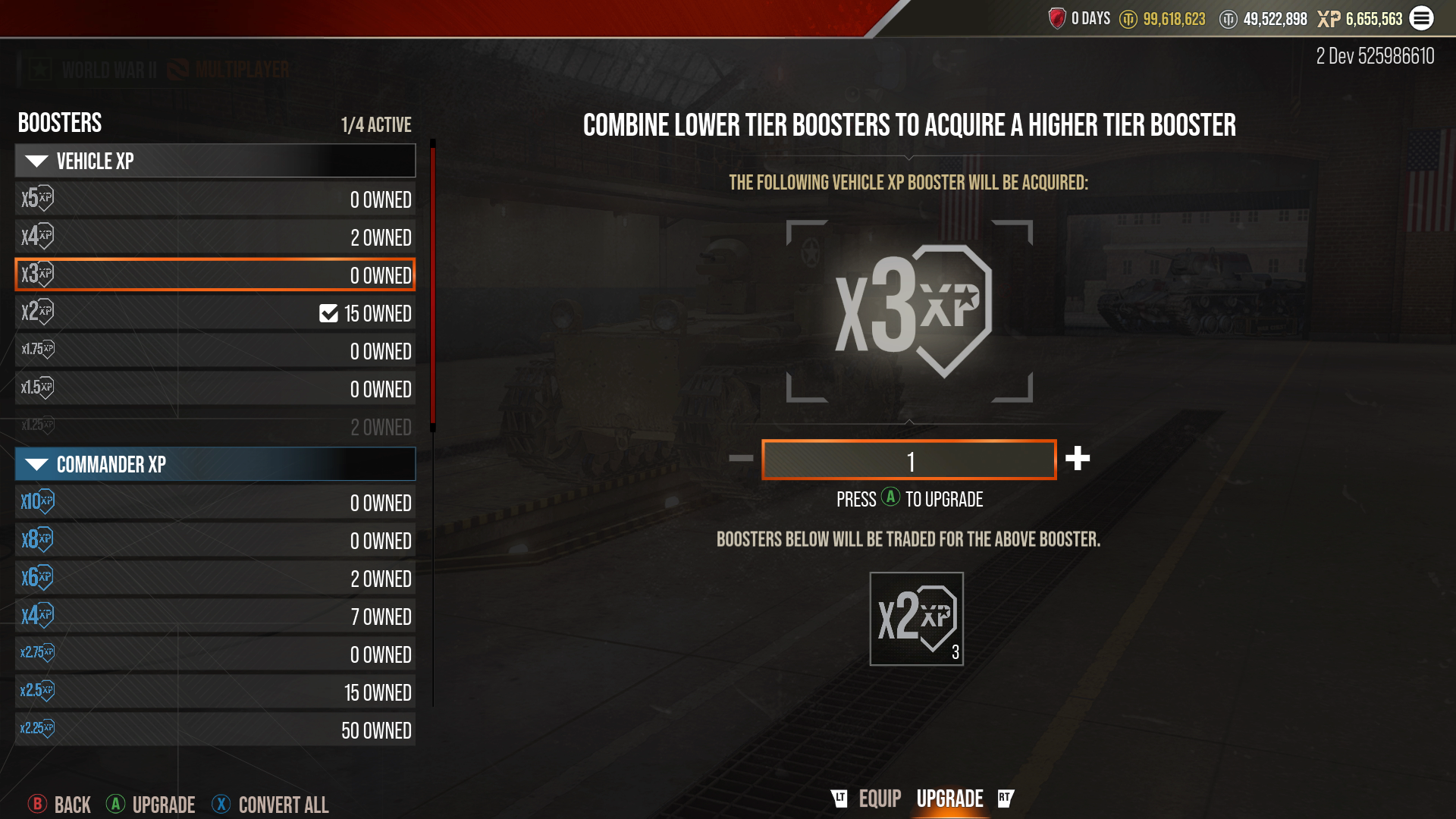Select the x10 Commander XP booster

pyautogui.click(x=215, y=503)
